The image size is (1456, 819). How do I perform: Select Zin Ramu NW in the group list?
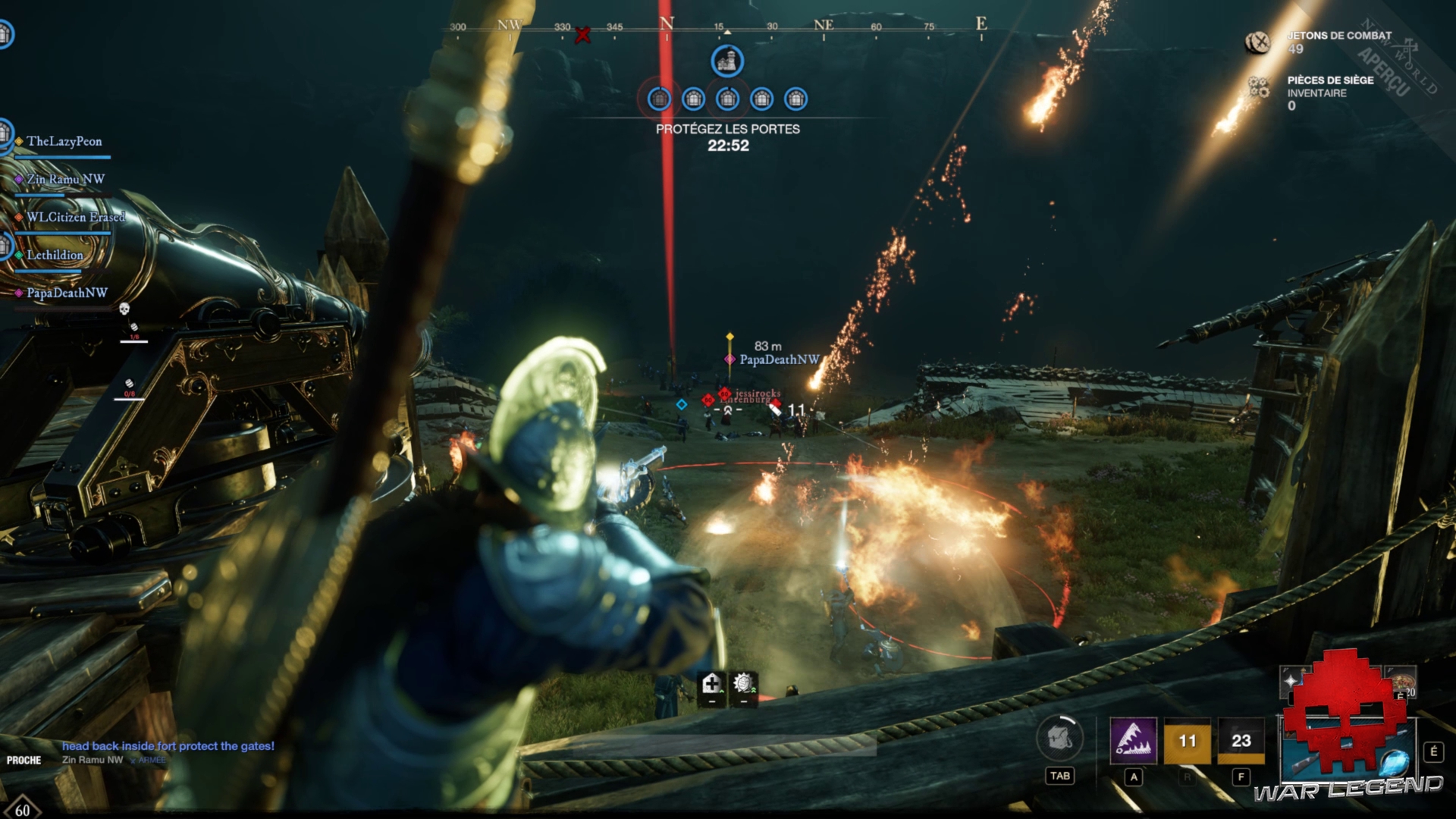tap(65, 180)
